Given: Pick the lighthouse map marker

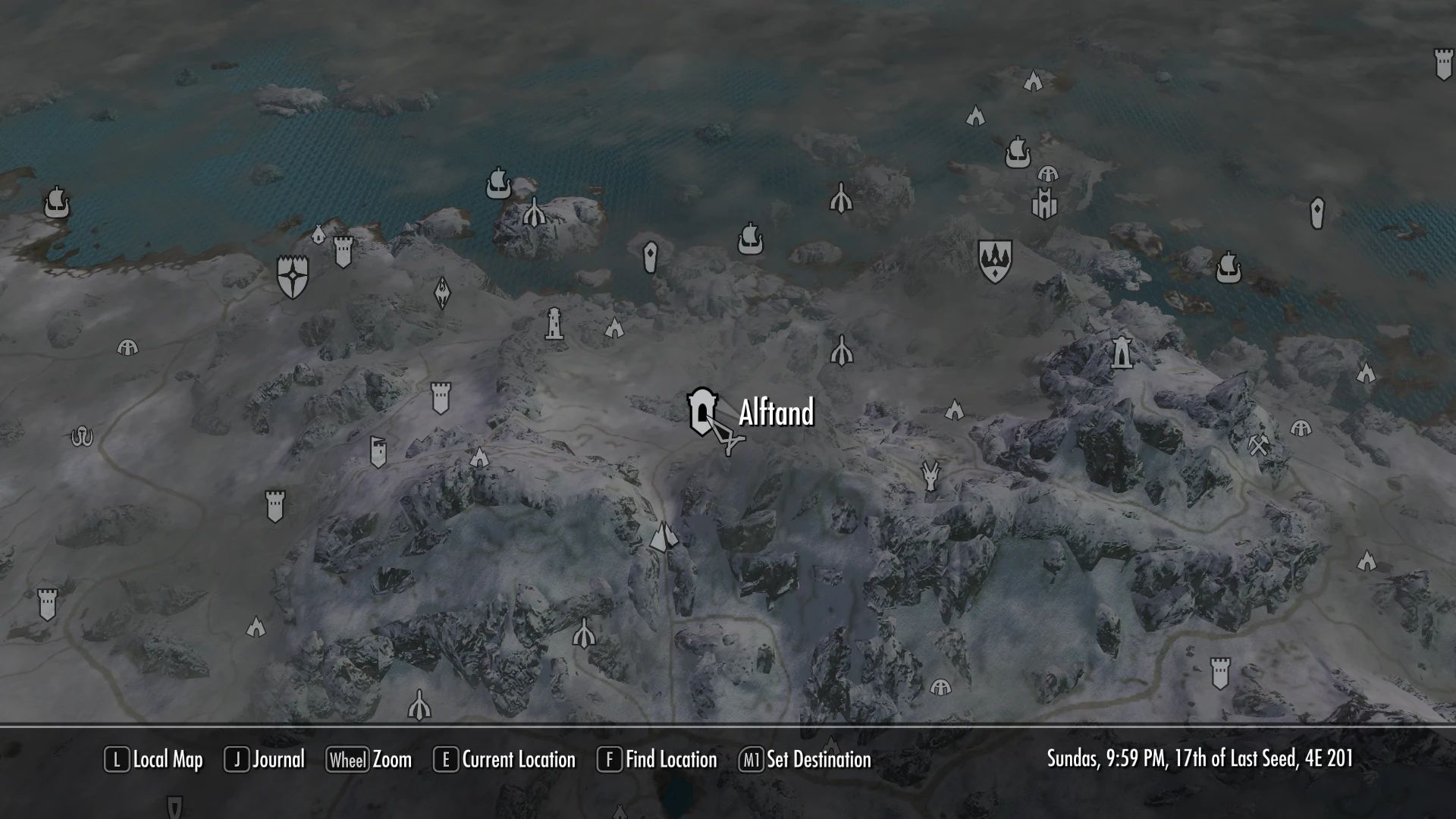Looking at the screenshot, I should tap(554, 324).
